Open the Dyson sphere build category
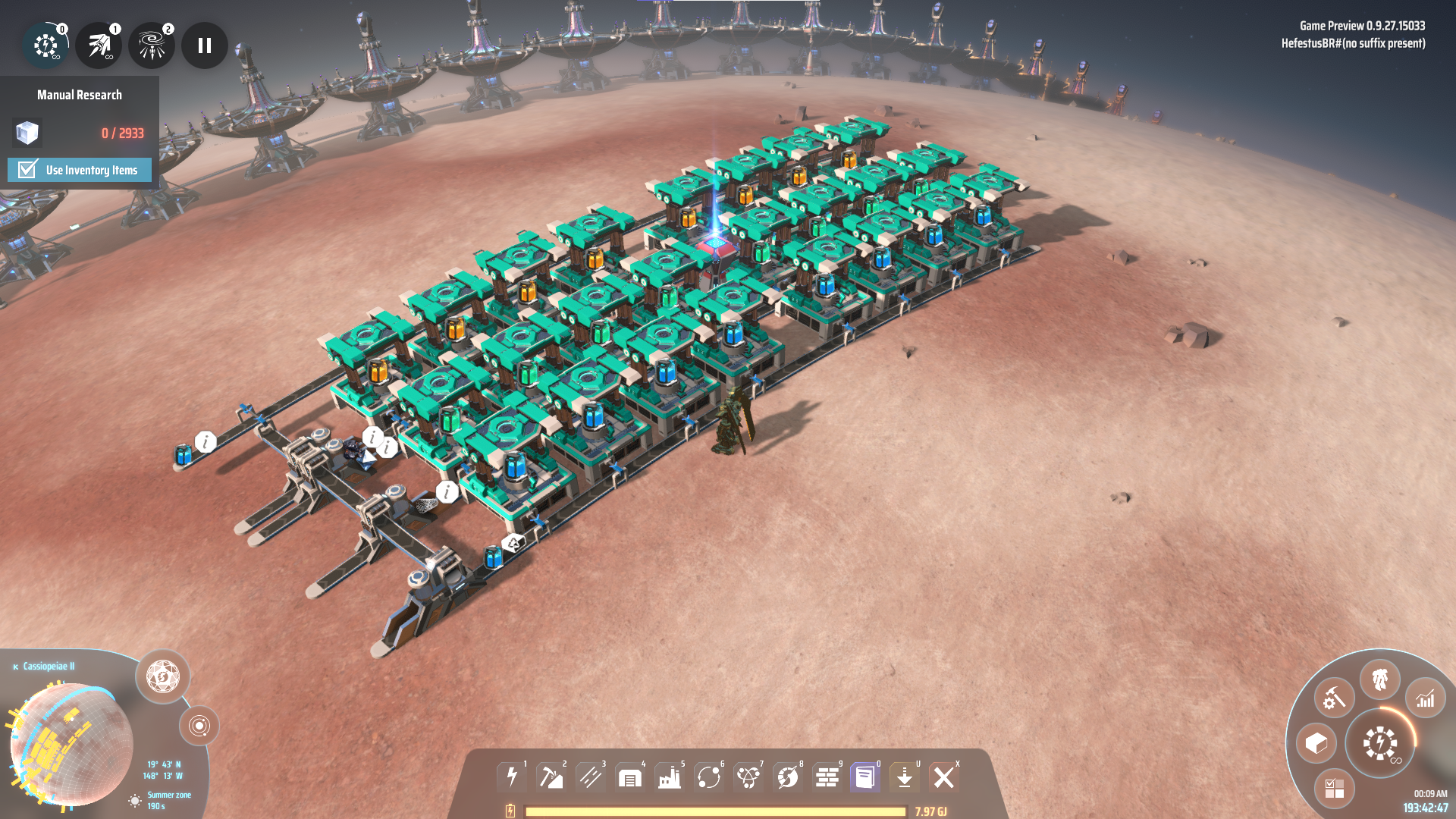 coord(788,777)
